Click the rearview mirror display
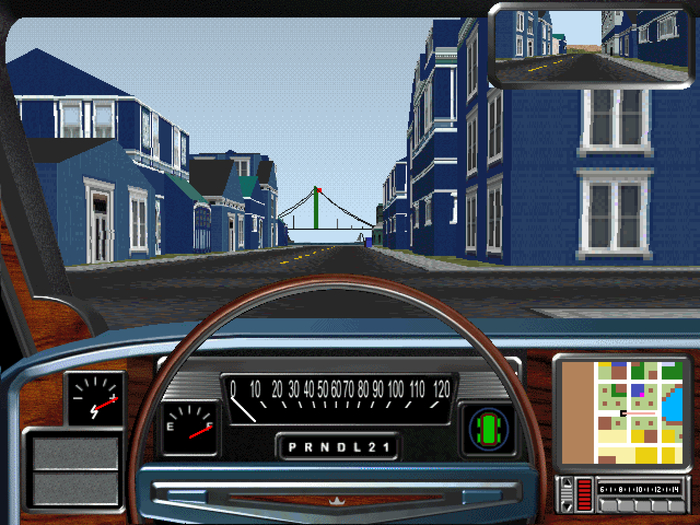 pos(592,44)
